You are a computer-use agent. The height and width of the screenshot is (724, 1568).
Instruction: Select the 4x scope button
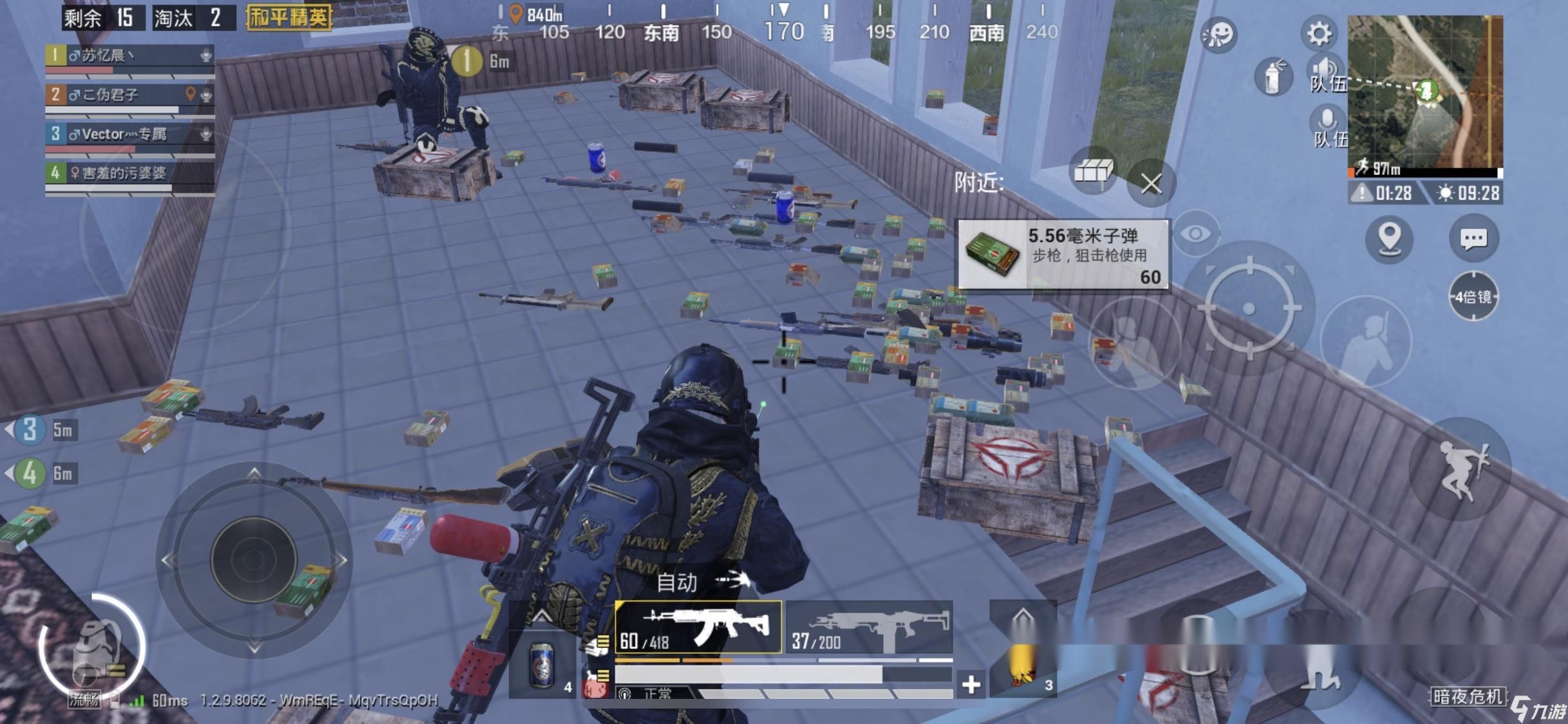coord(1473,297)
